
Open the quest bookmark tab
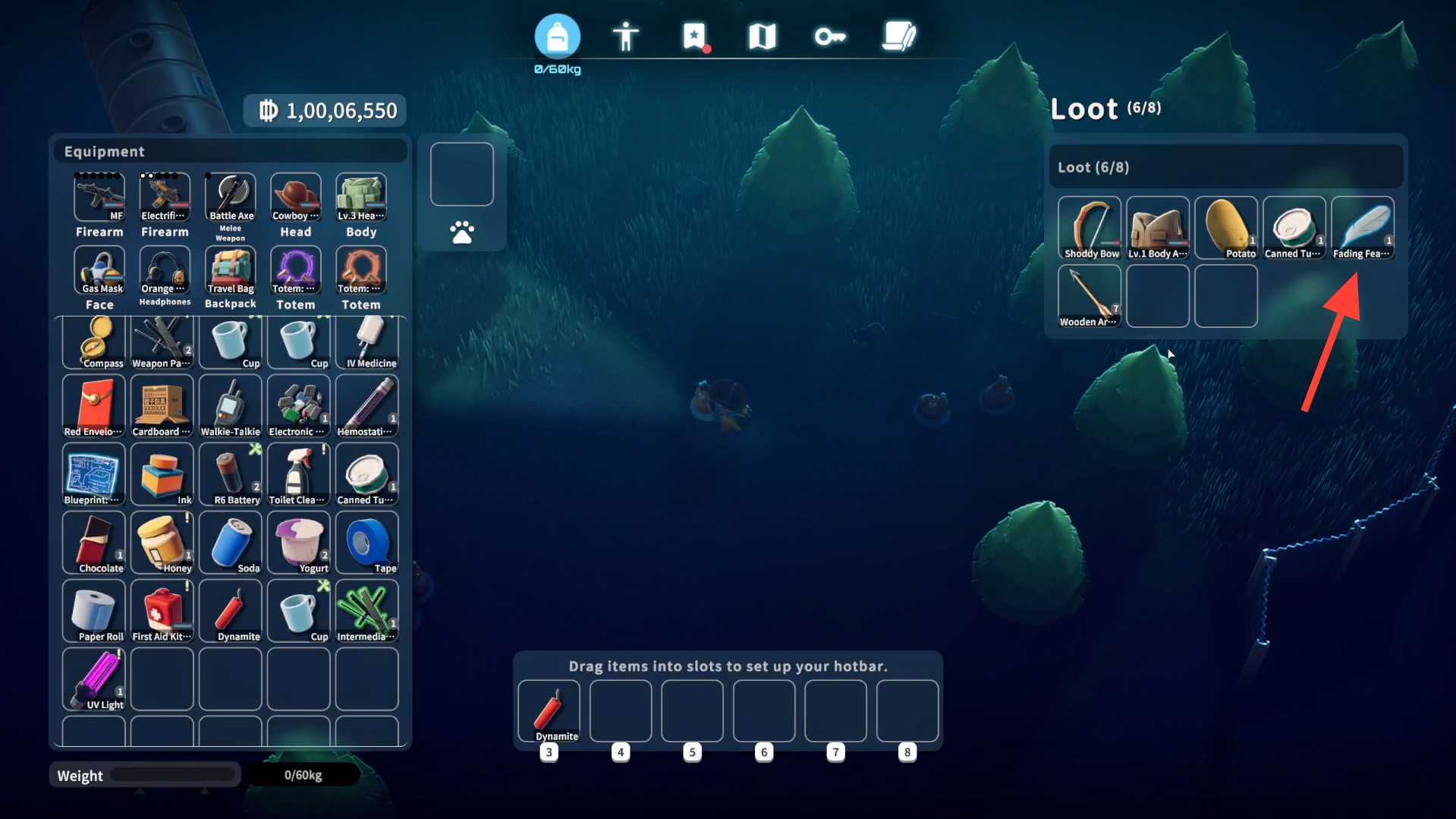tap(693, 36)
